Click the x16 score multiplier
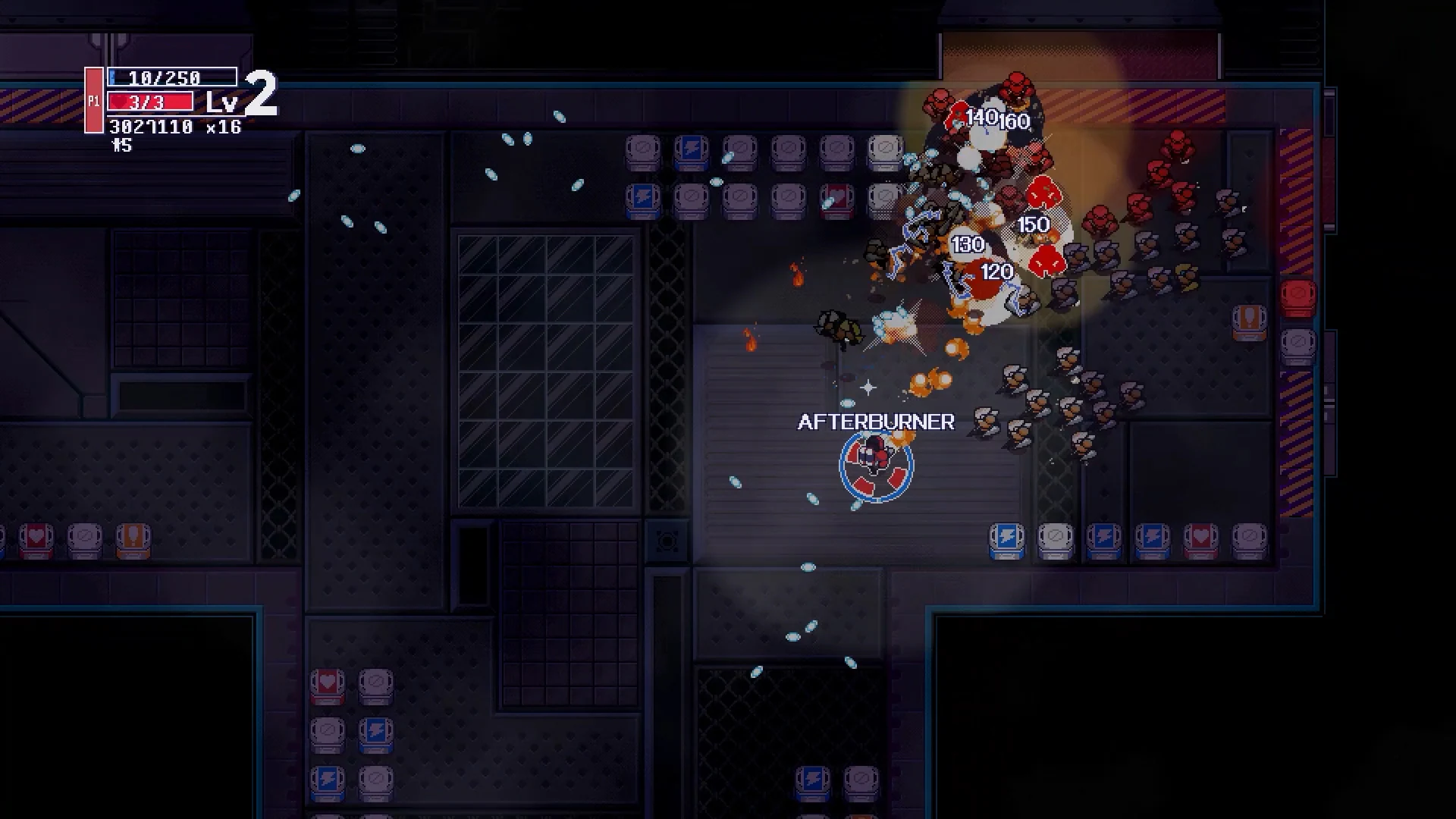 pyautogui.click(x=224, y=128)
